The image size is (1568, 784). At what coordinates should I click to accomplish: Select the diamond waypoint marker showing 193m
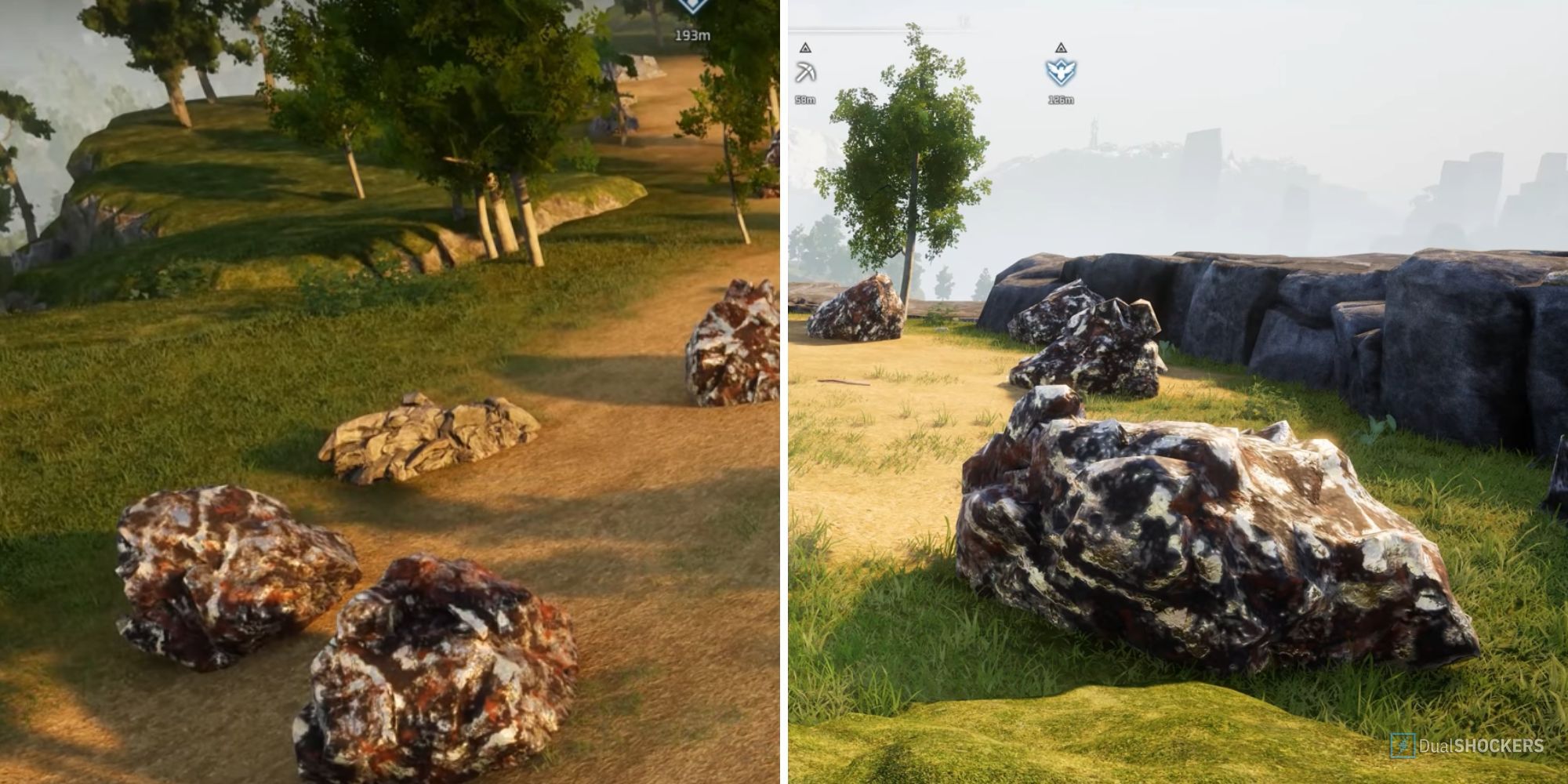click(x=692, y=6)
